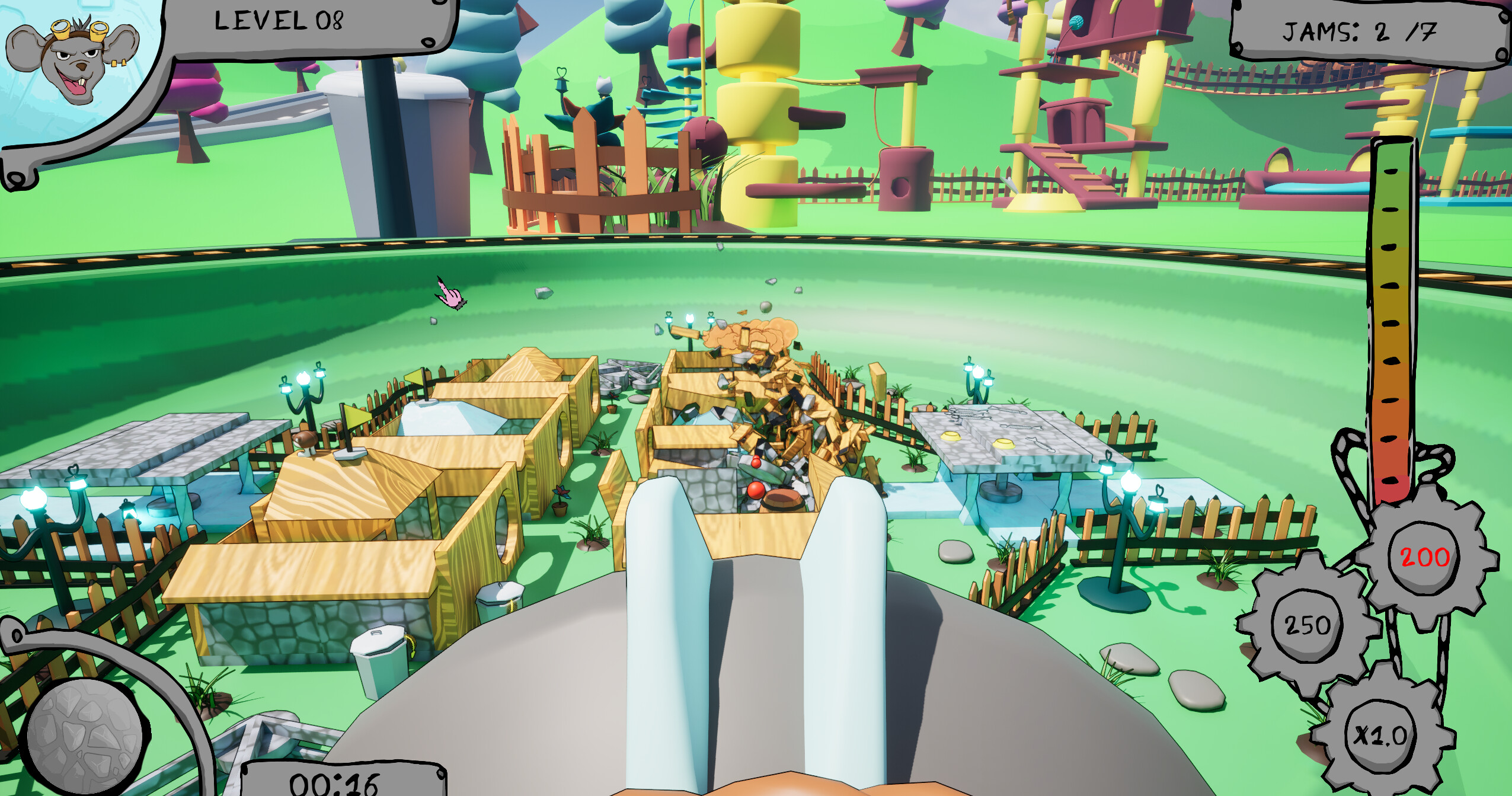Expand the yellow flag marker on the fence
1512x796 pixels.
point(357,415)
